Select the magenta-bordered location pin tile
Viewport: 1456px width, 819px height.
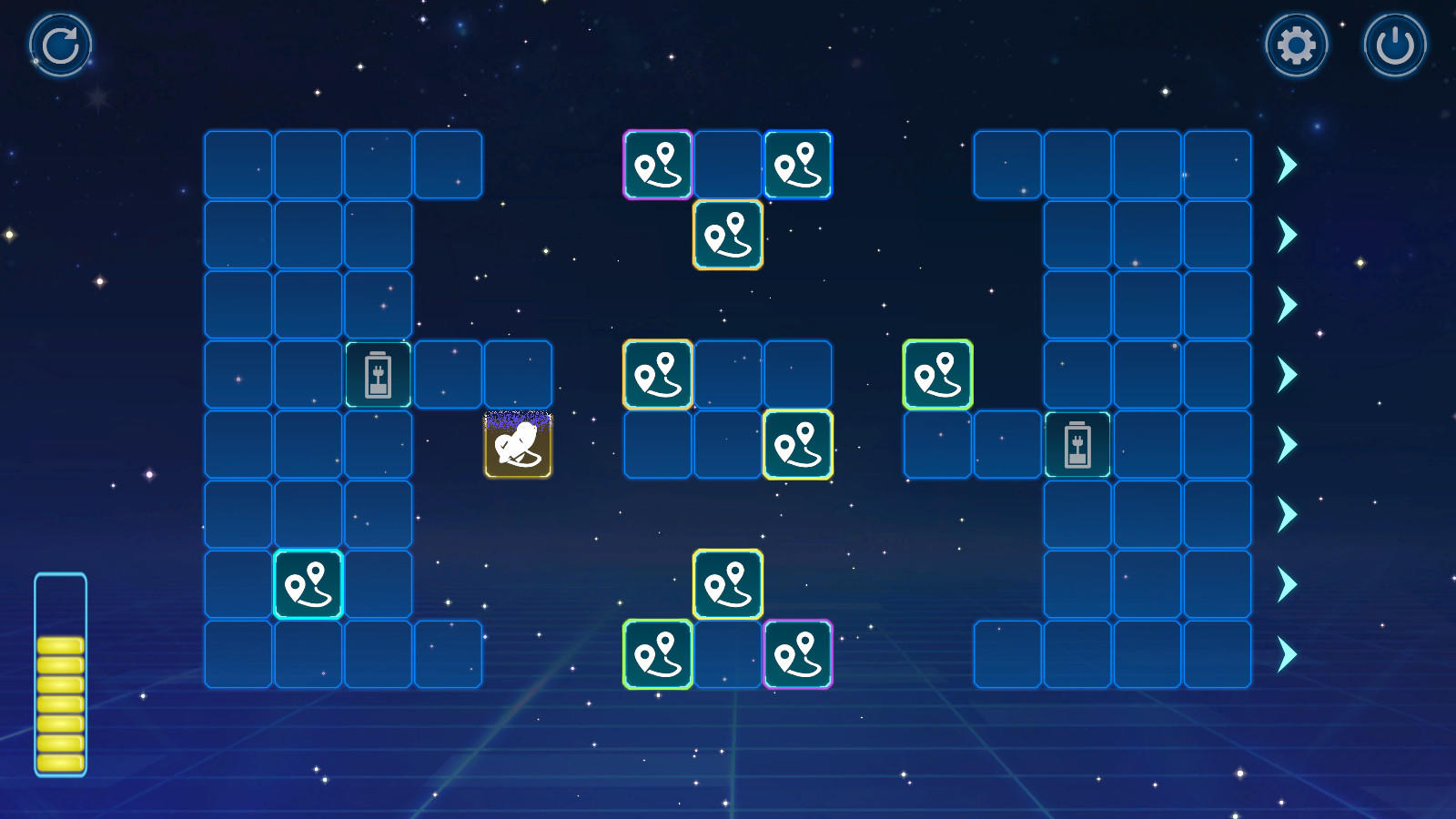point(656,164)
